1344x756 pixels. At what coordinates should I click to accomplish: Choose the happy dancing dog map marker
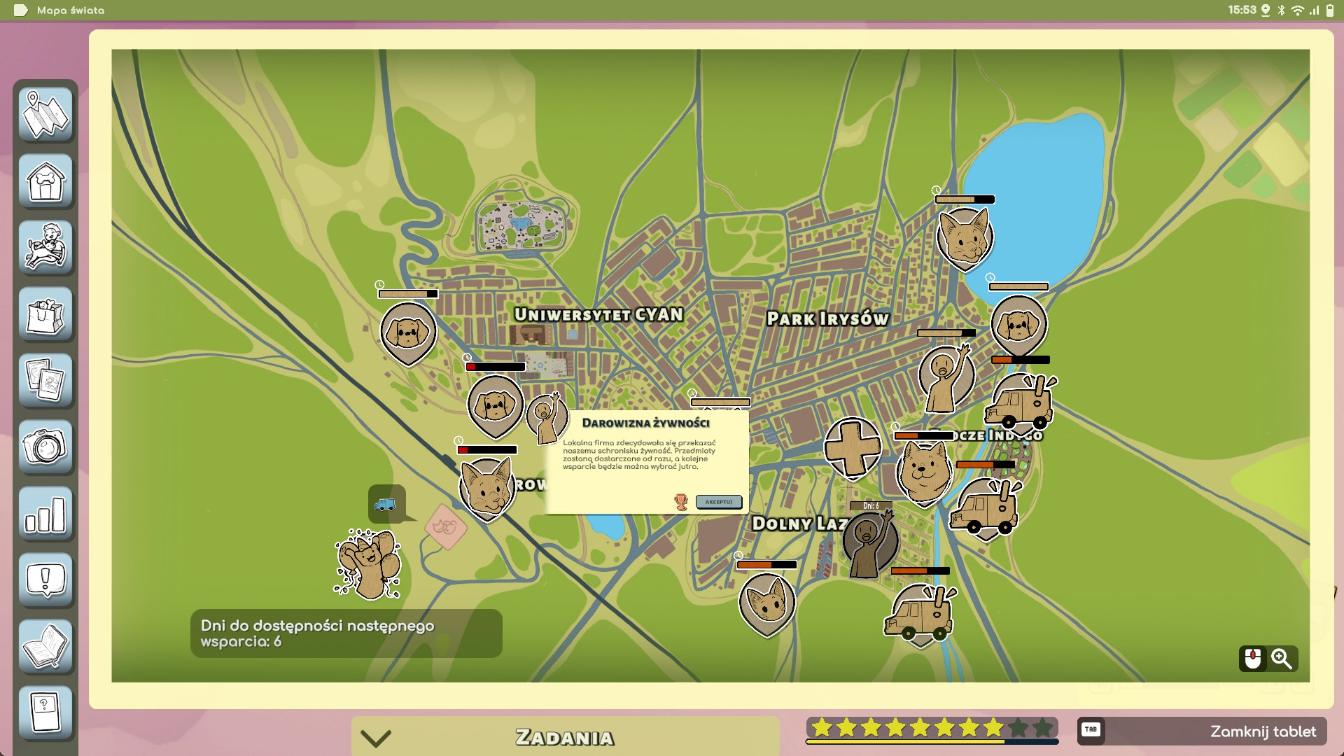coord(368,565)
